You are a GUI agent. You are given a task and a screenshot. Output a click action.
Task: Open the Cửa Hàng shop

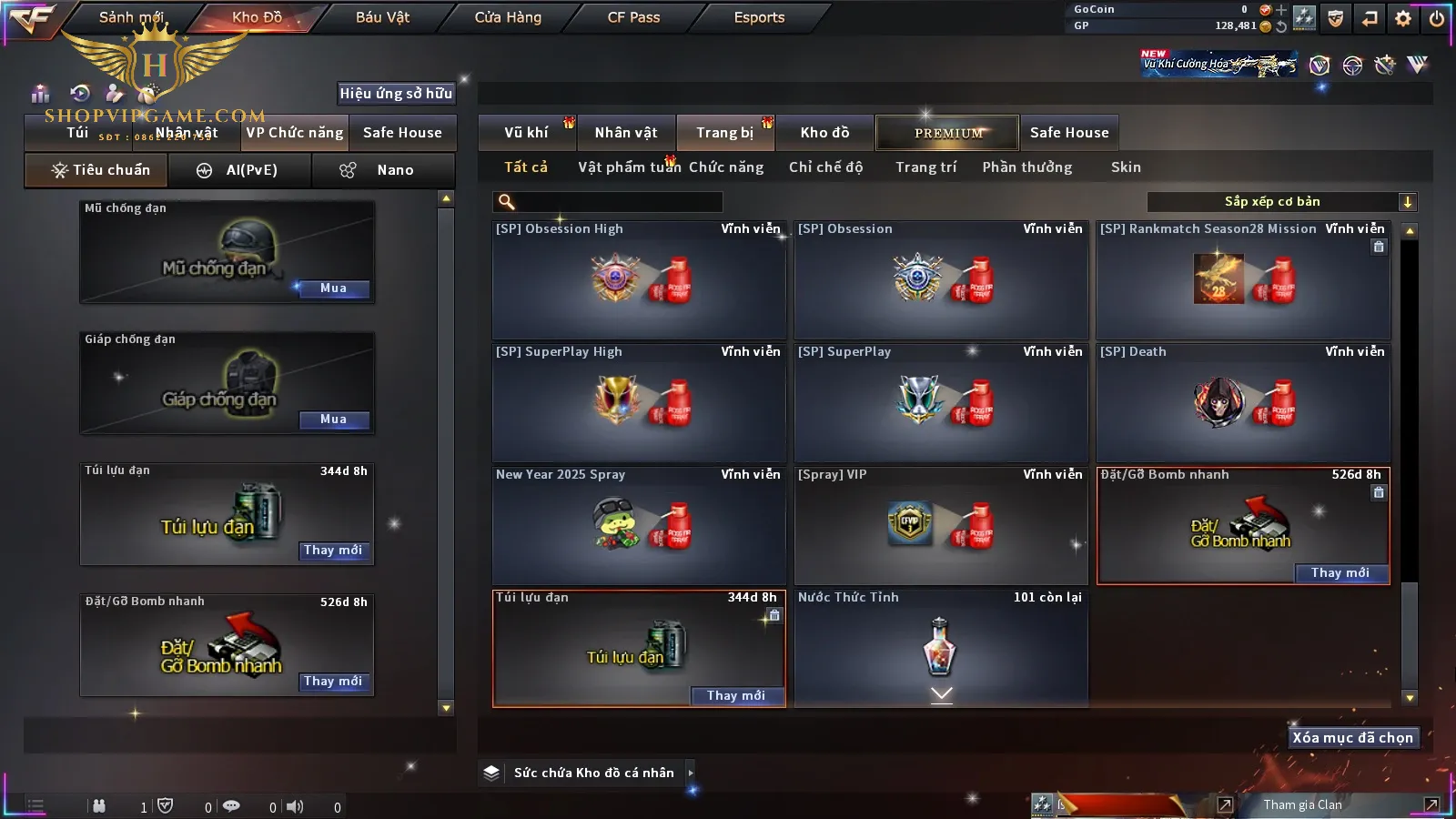pos(508,17)
